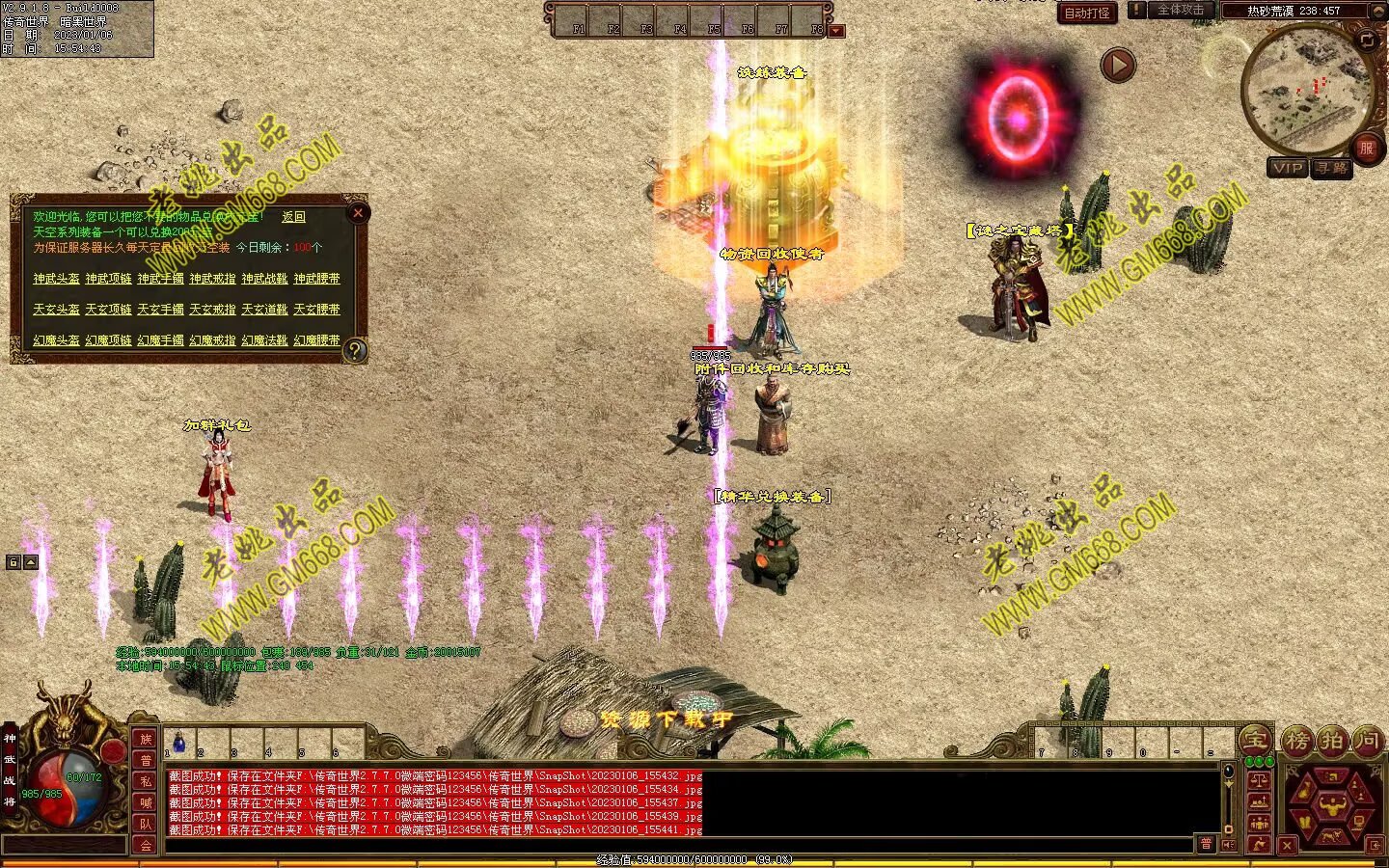Click the red 服 round button
The height and width of the screenshot is (868, 1389).
pos(1366,148)
